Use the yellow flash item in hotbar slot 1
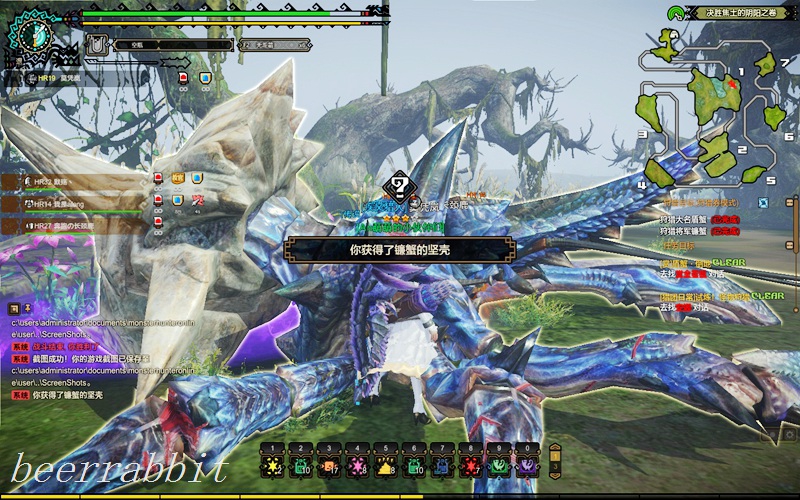The width and height of the screenshot is (800, 500). click(272, 466)
